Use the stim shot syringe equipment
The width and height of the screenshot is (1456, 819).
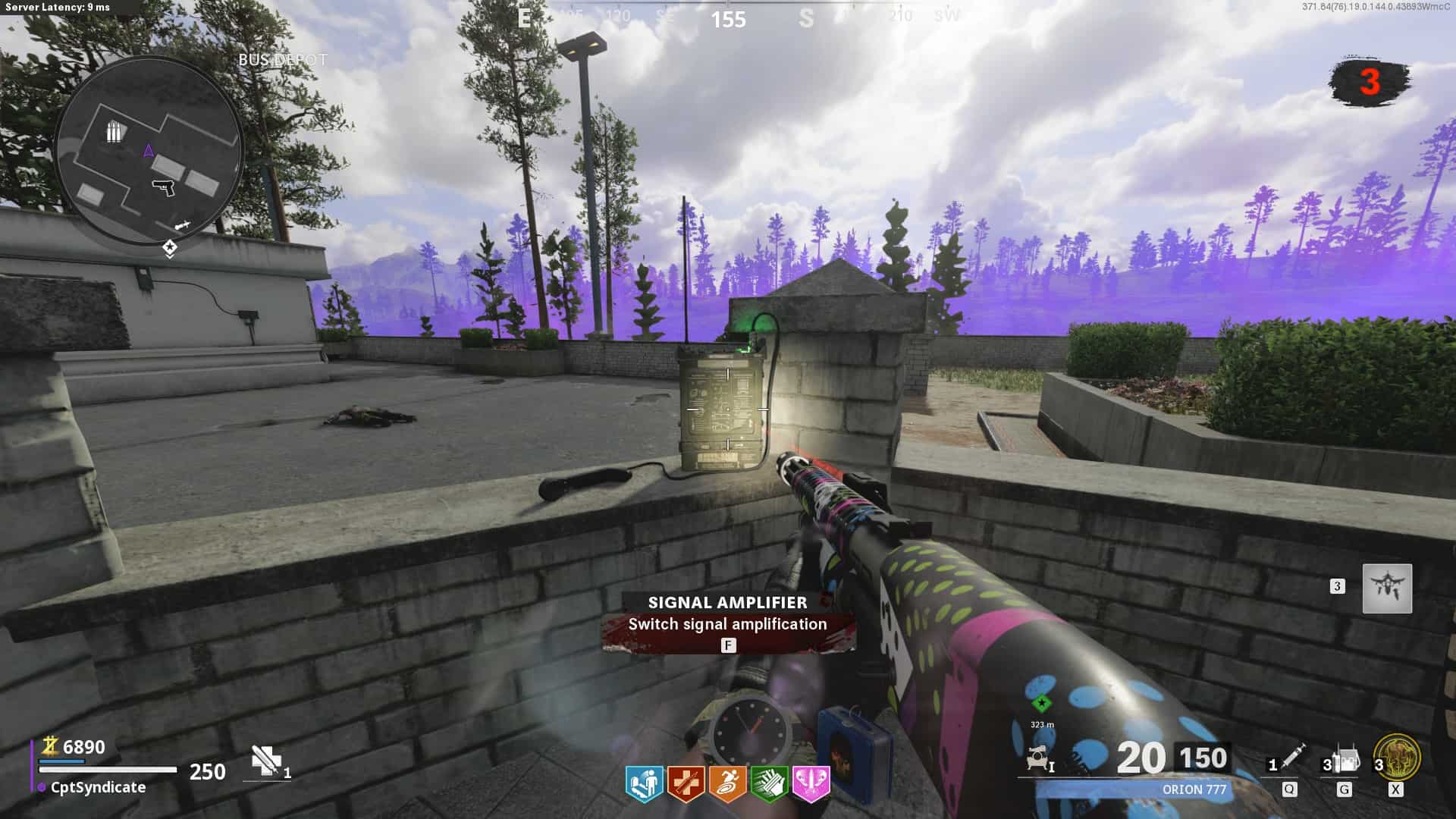pyautogui.click(x=1292, y=758)
